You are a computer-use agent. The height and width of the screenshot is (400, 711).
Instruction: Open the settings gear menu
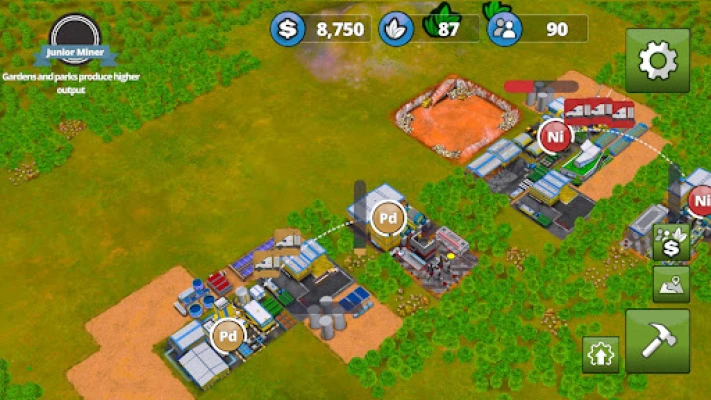point(657,61)
